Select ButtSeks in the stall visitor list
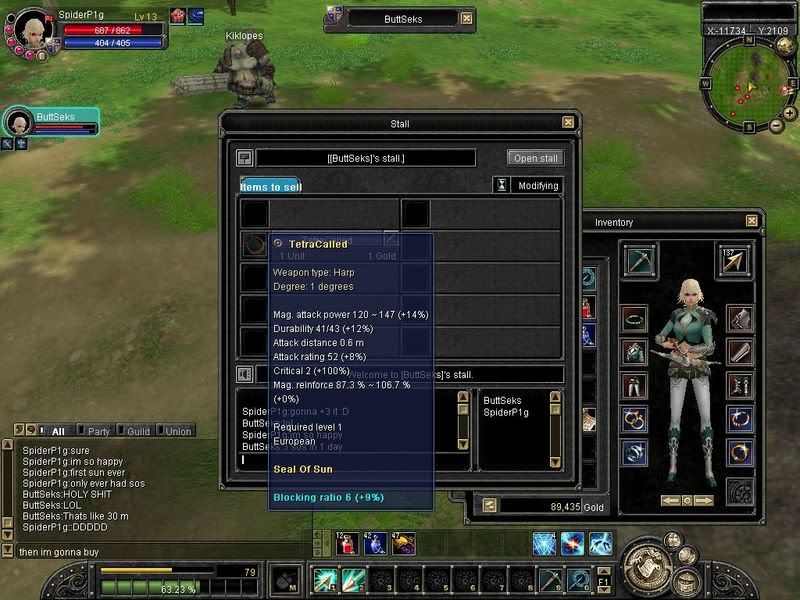 (x=503, y=400)
